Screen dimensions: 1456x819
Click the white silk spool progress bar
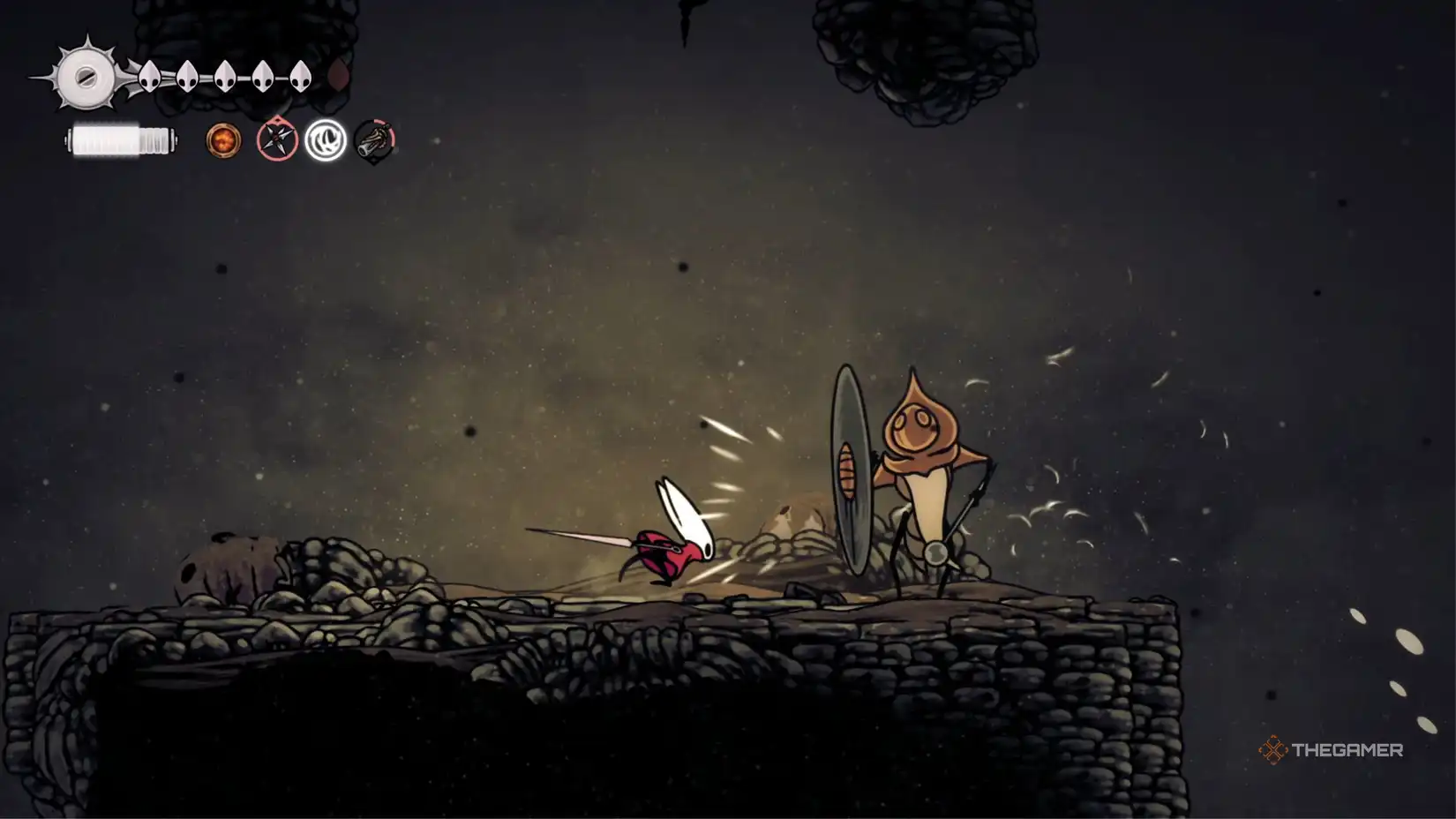121,138
